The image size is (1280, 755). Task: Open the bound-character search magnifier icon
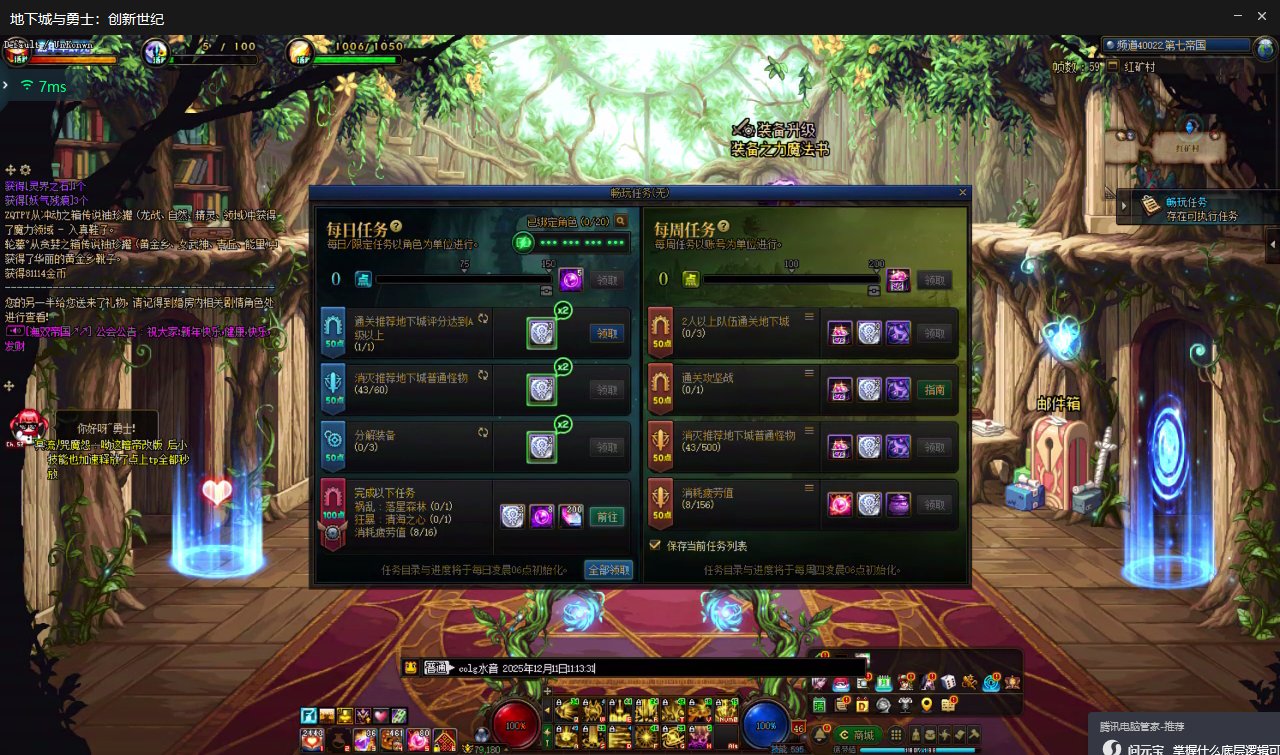pos(621,221)
